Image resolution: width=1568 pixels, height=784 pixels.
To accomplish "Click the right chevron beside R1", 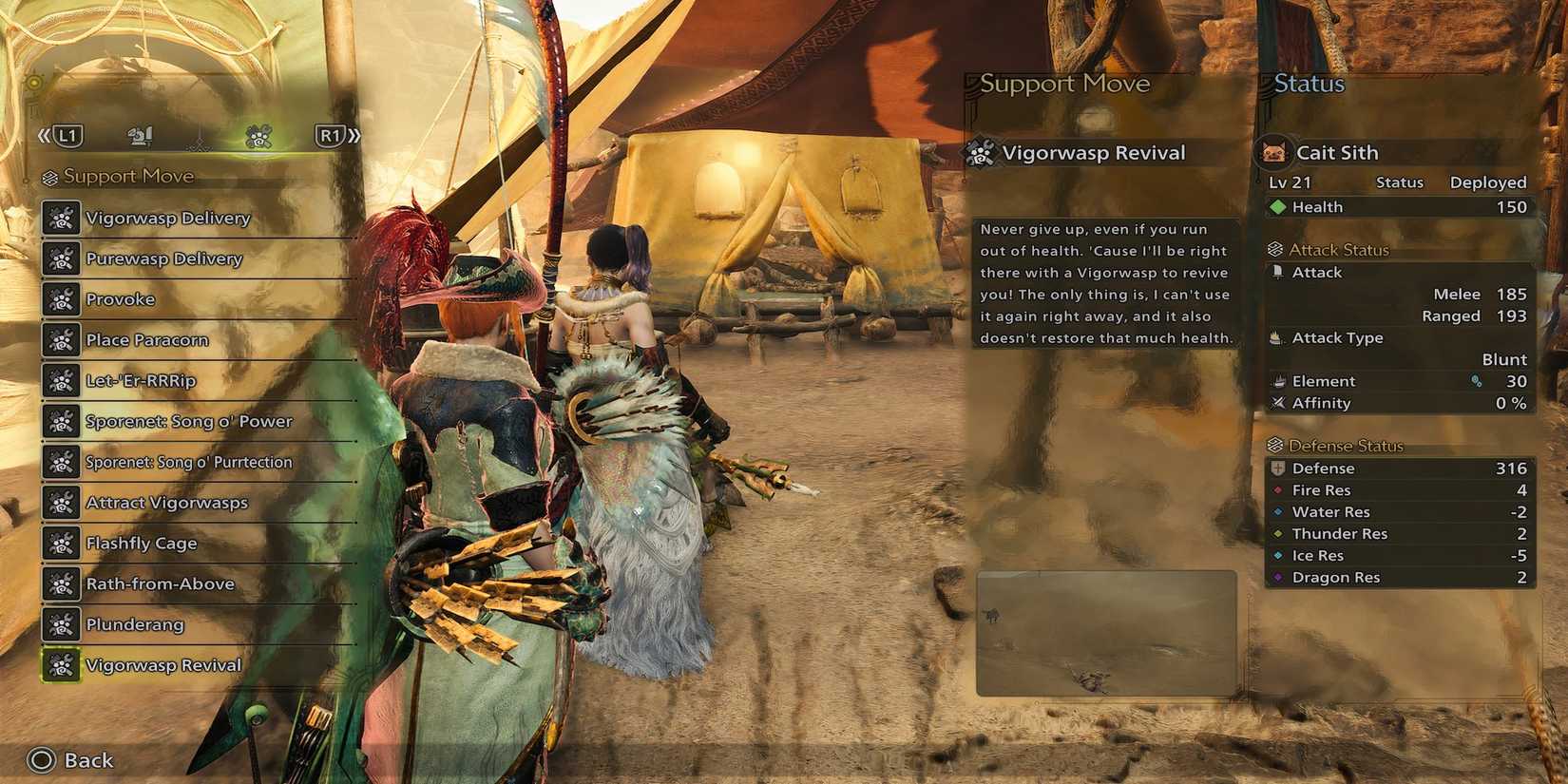I will tap(354, 135).
